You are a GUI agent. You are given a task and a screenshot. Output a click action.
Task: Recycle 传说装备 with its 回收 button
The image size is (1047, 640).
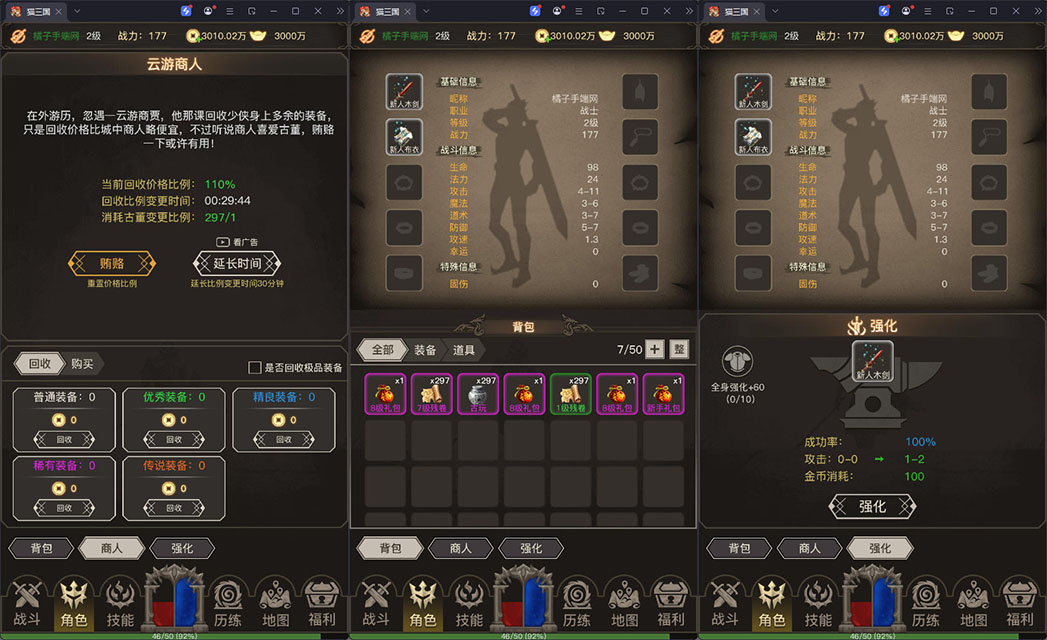point(174,507)
